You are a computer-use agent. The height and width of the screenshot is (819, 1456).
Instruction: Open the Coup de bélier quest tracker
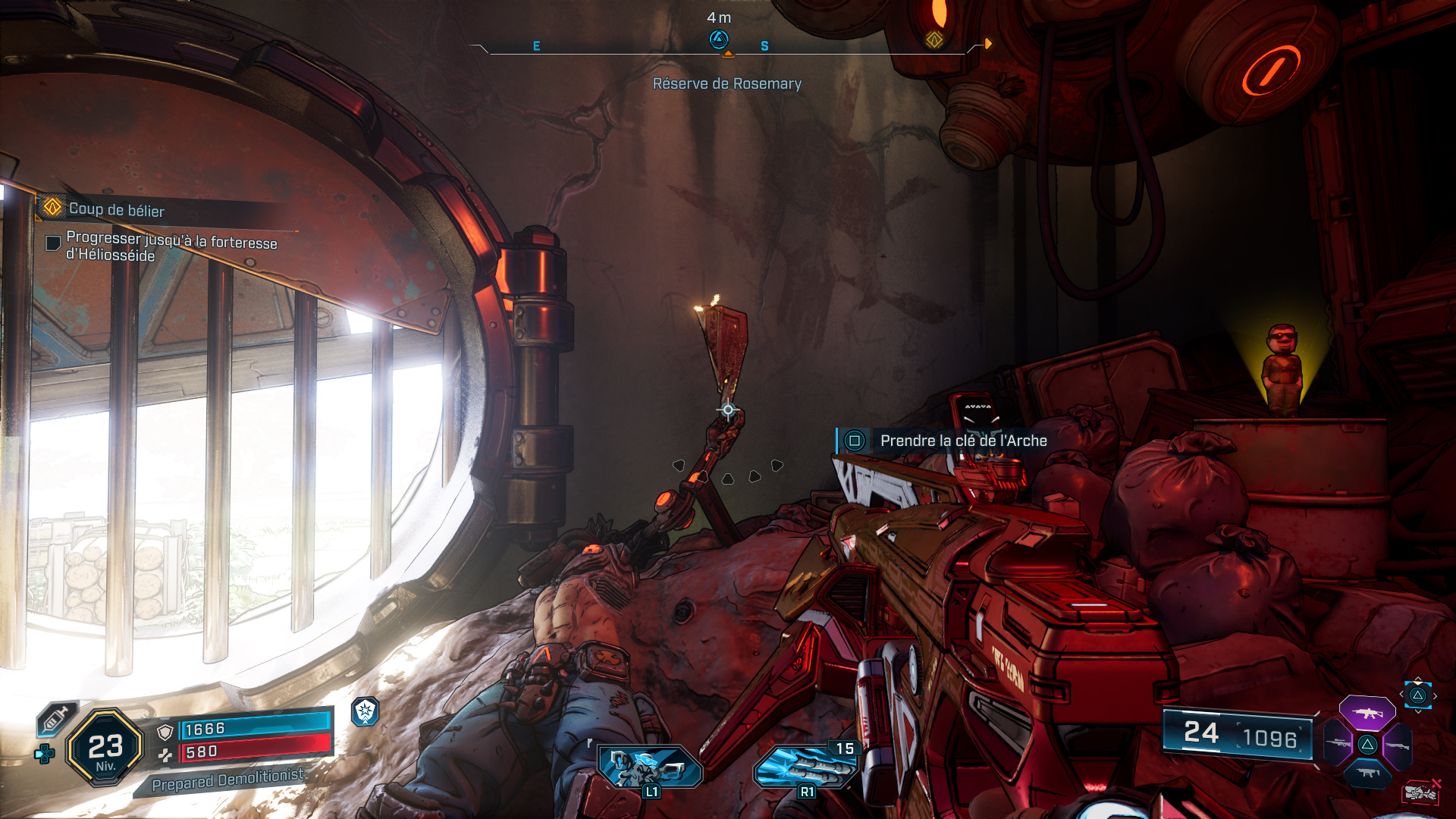coord(116,209)
